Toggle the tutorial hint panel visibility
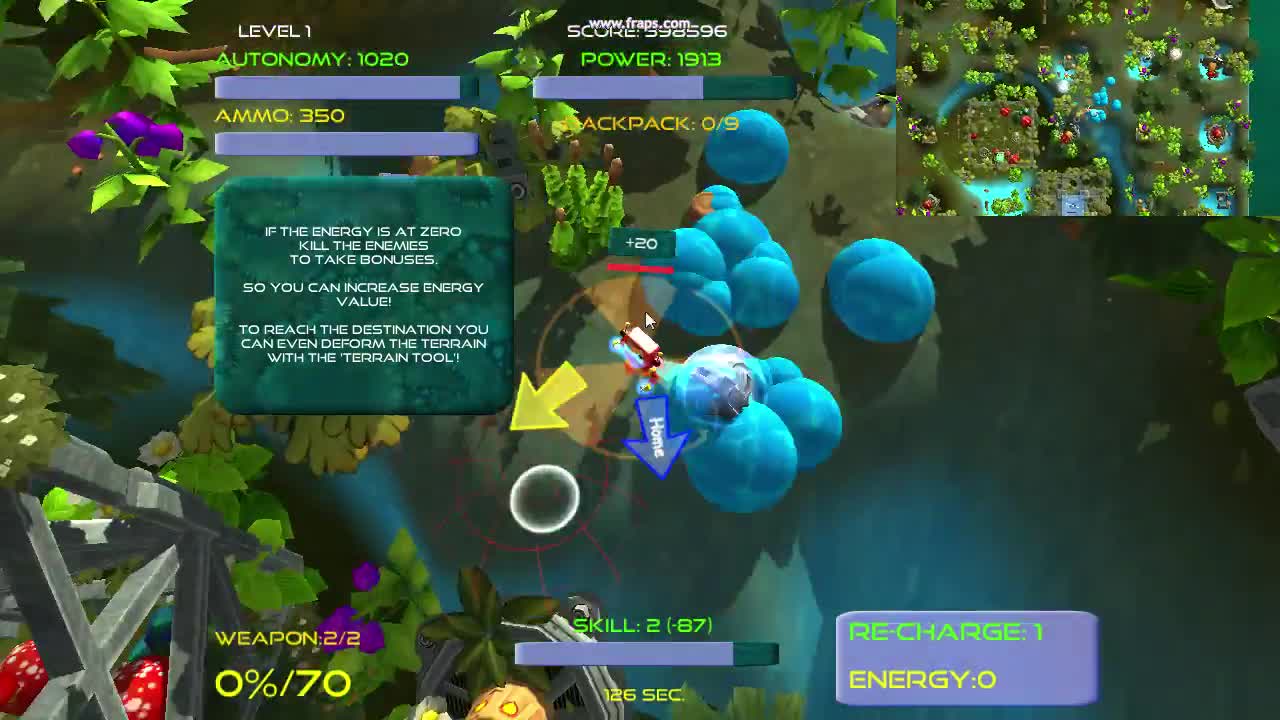Viewport: 1280px width, 720px height. click(x=362, y=295)
